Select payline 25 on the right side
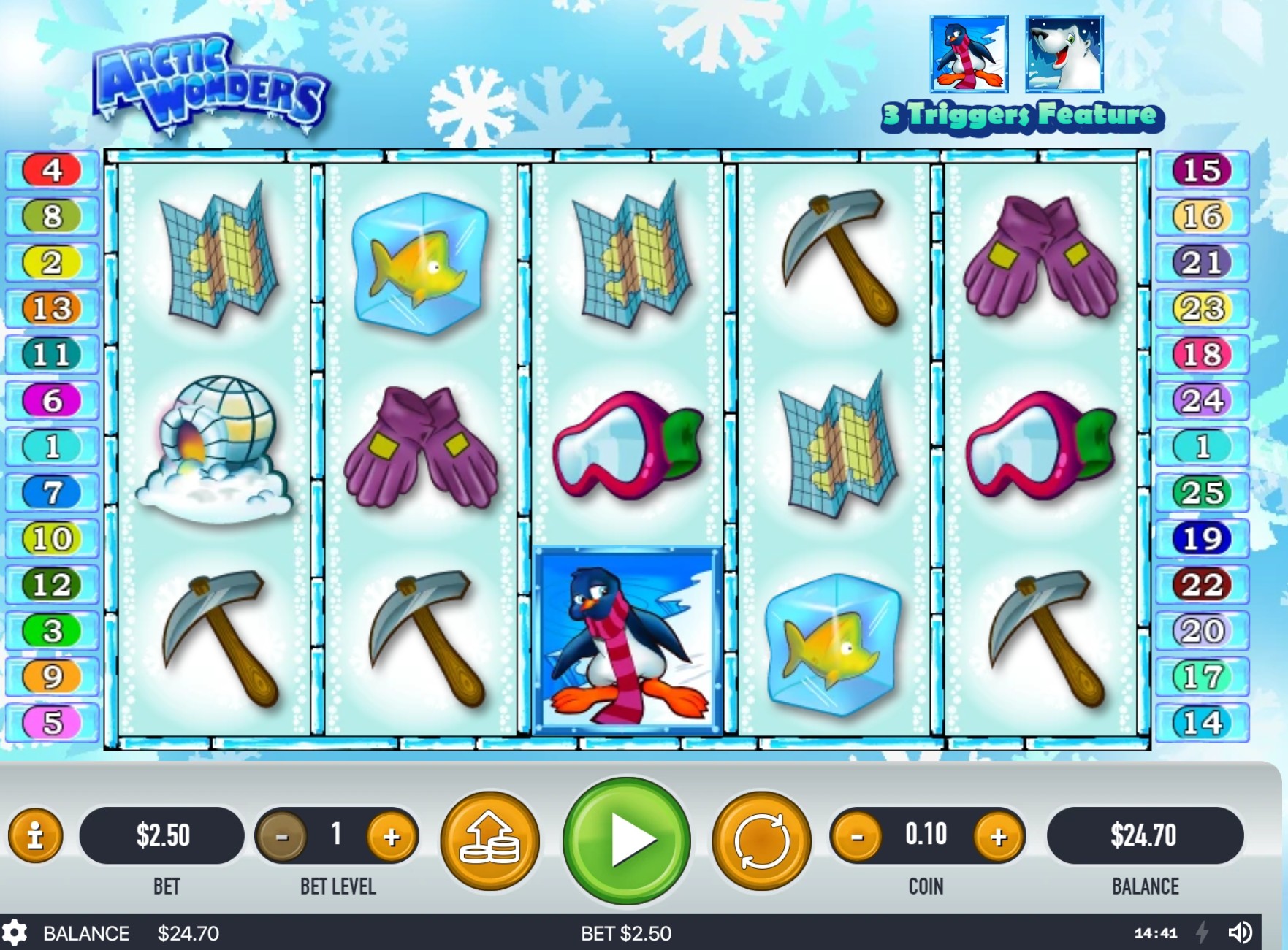The height and width of the screenshot is (950, 1288). pos(1203,493)
